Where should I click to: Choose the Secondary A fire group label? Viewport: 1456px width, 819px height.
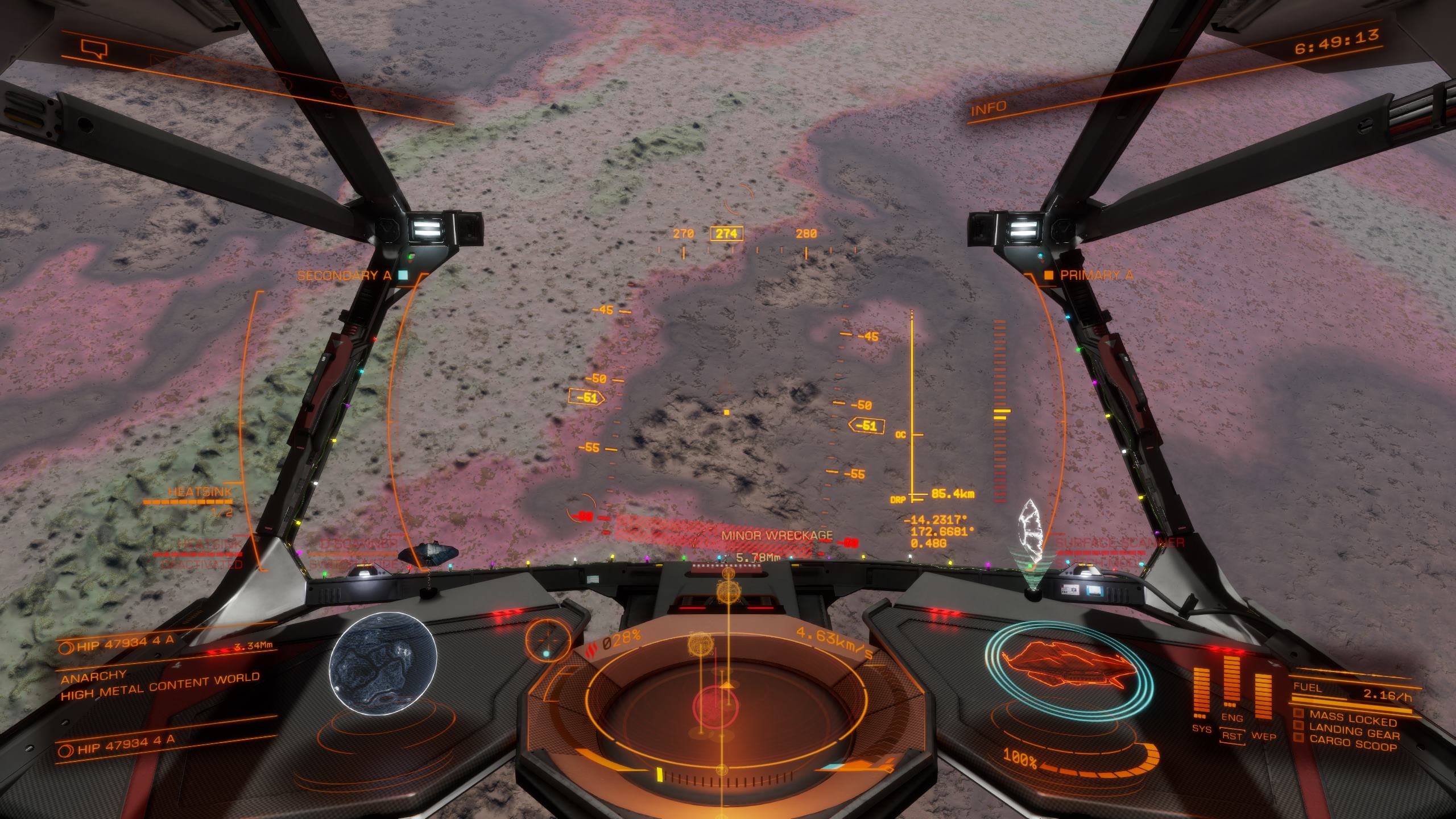click(x=345, y=276)
